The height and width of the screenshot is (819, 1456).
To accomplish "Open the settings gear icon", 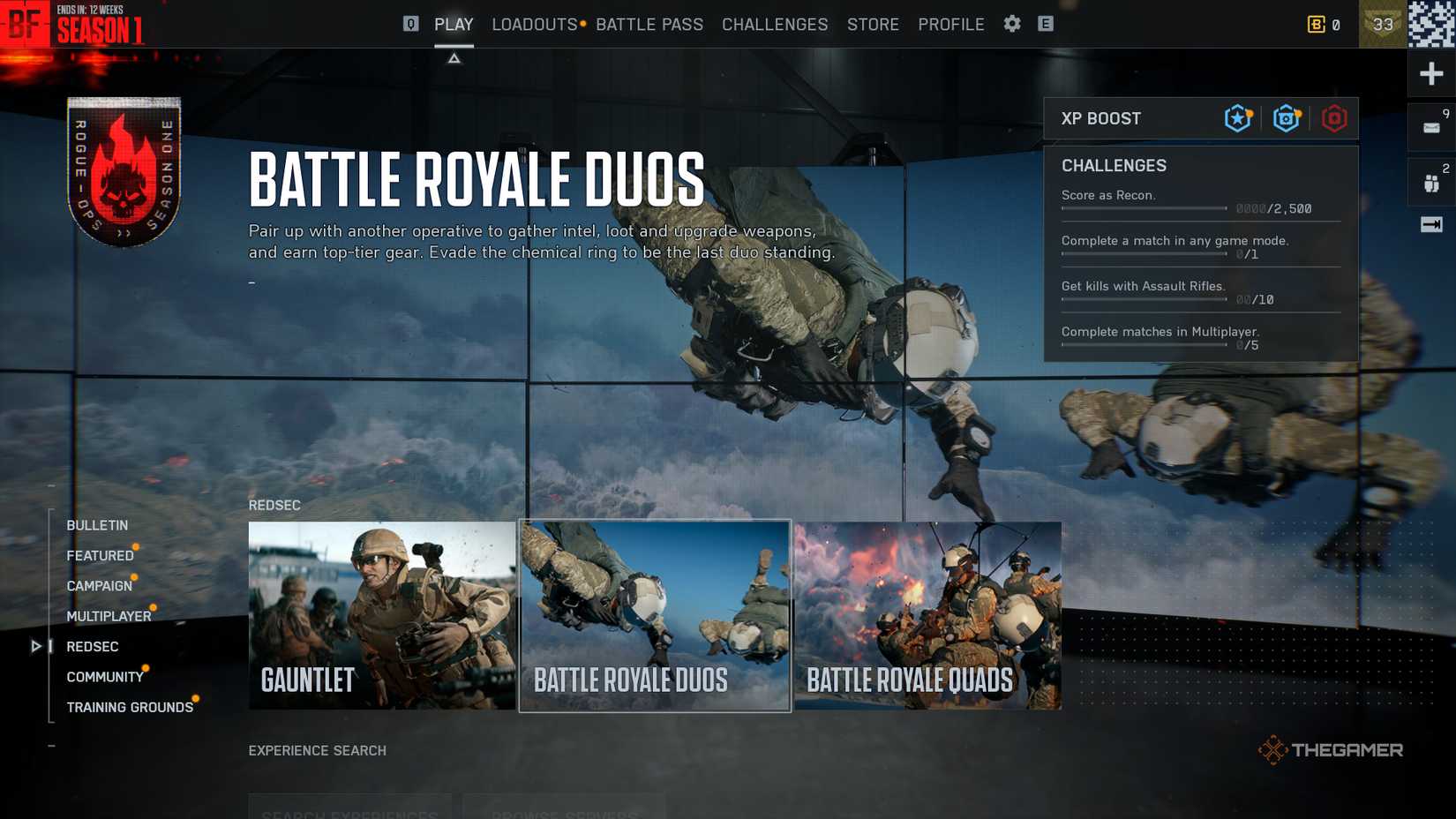I will (1012, 24).
